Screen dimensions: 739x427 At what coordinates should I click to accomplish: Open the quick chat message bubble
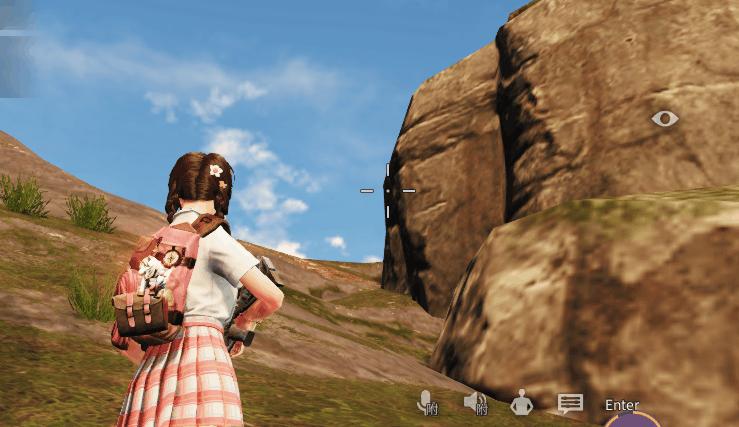[x=570, y=404]
